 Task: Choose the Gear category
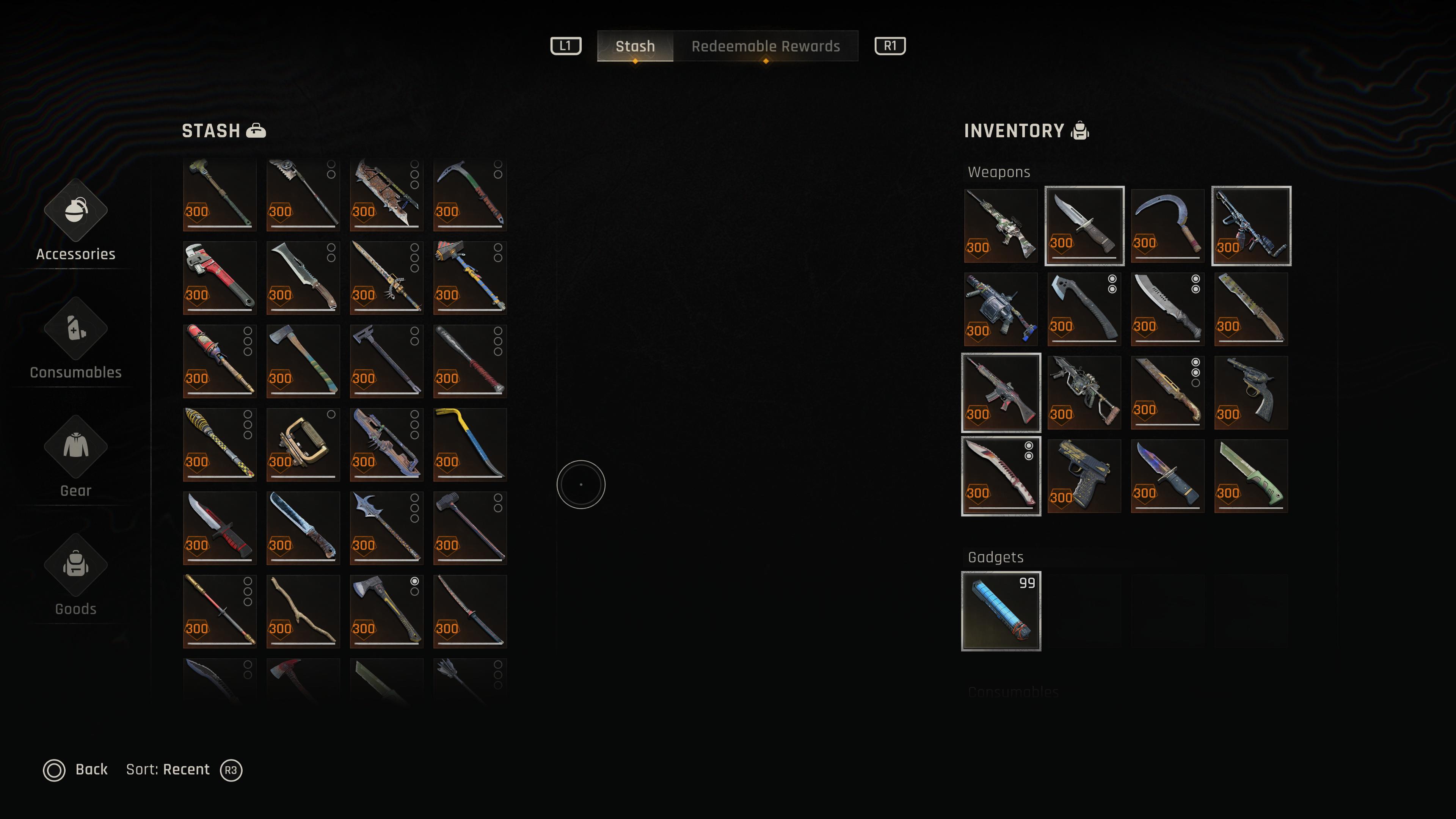click(x=76, y=458)
